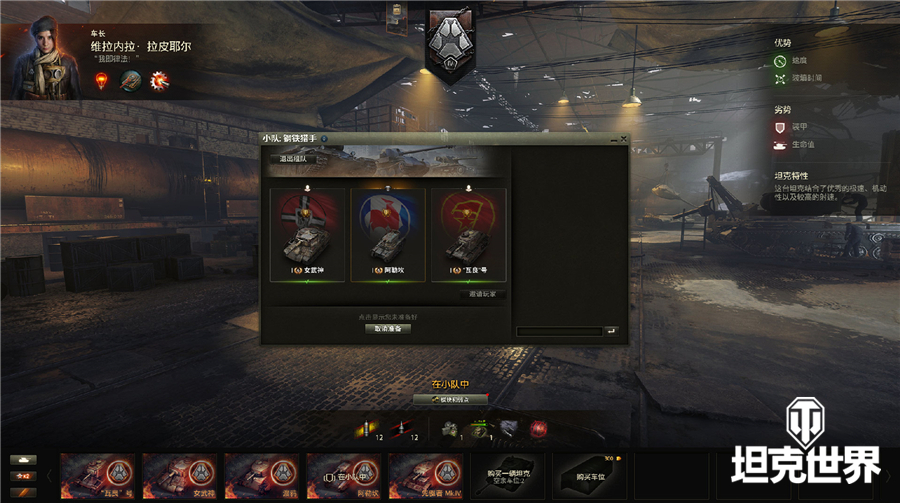The width and height of the screenshot is (900, 503).
Task: Click the 模块和弹药 button under 在小队中
Action: pos(451,399)
